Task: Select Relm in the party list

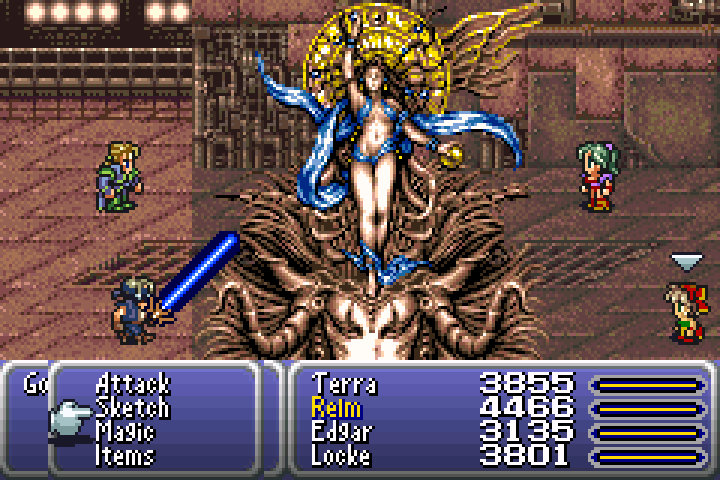Action: pos(337,408)
